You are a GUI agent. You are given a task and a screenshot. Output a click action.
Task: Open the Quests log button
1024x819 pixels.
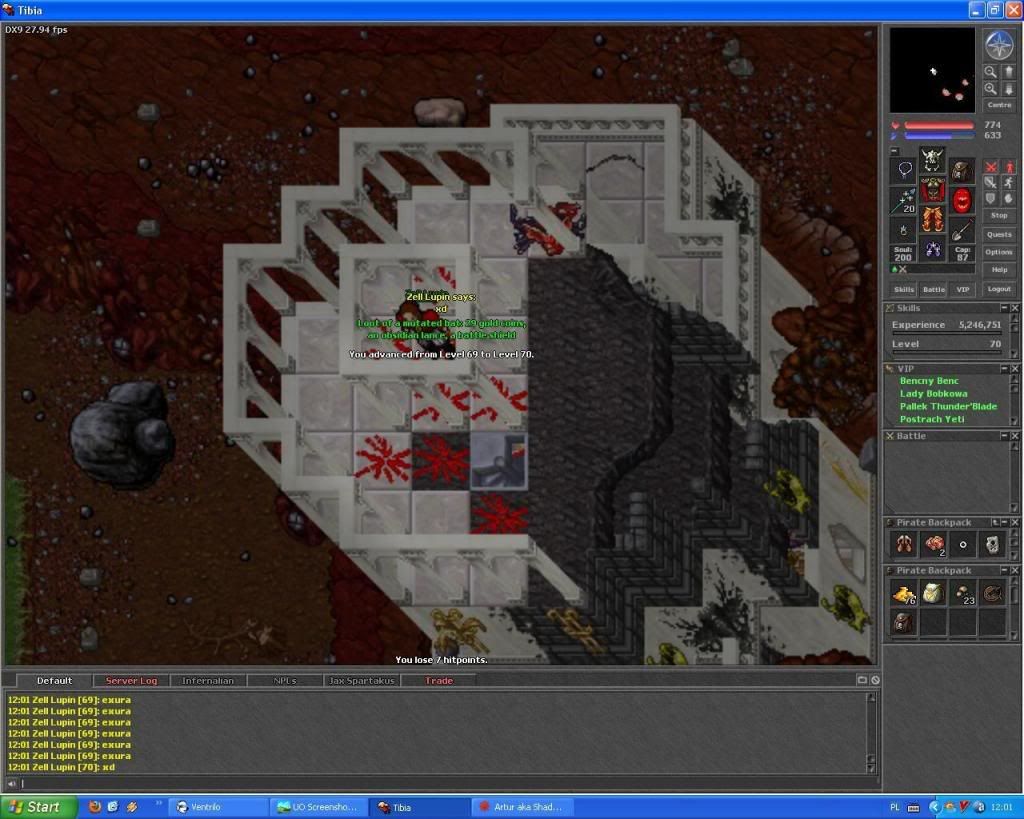999,234
